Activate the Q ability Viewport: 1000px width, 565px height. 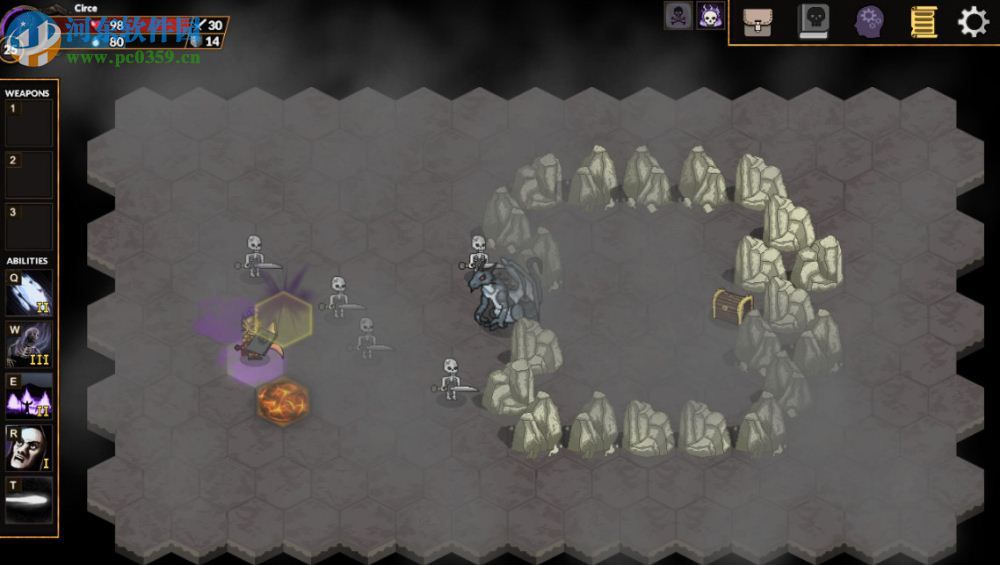(x=30, y=293)
